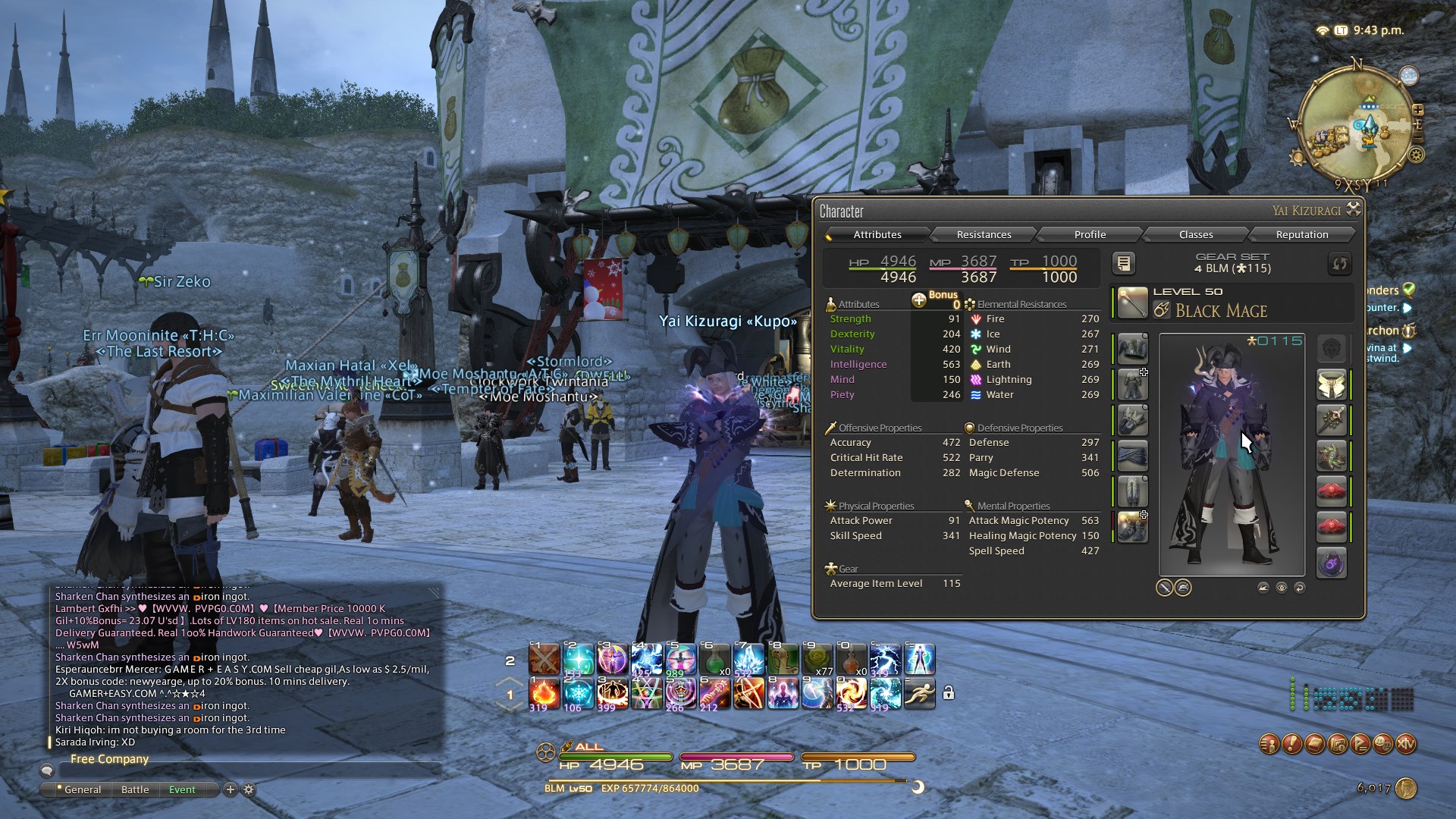The width and height of the screenshot is (1456, 819).
Task: Click the soul crystal equipment slot
Action: 1331,563
